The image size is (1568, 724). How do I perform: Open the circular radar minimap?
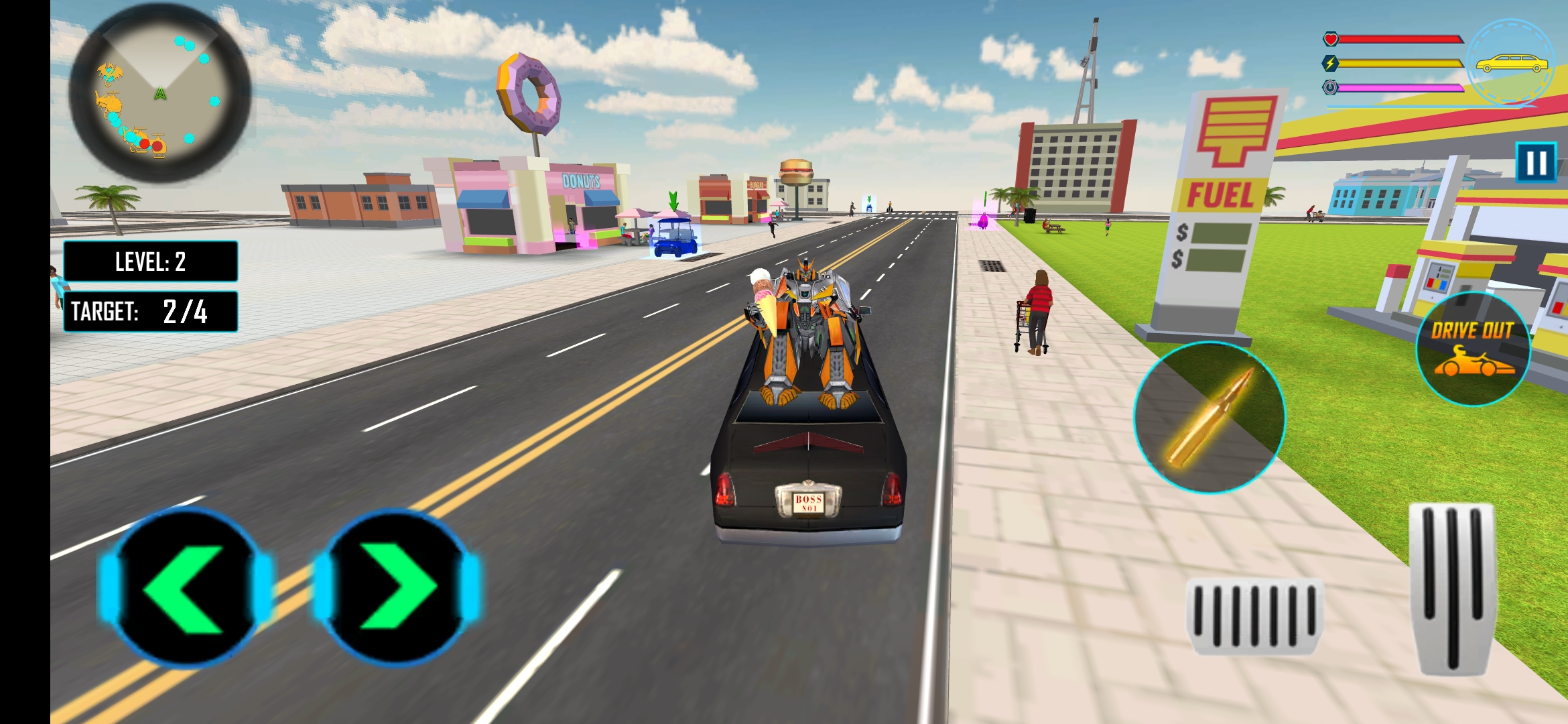[x=159, y=94]
